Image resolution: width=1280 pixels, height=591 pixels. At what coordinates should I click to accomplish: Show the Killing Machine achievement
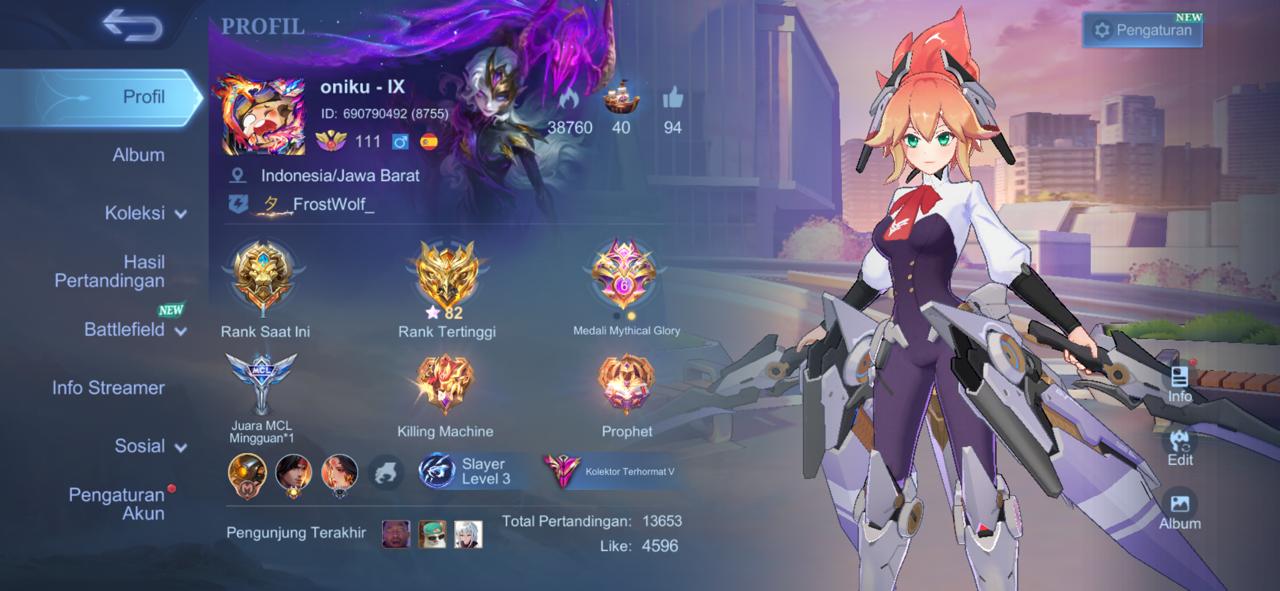point(445,385)
